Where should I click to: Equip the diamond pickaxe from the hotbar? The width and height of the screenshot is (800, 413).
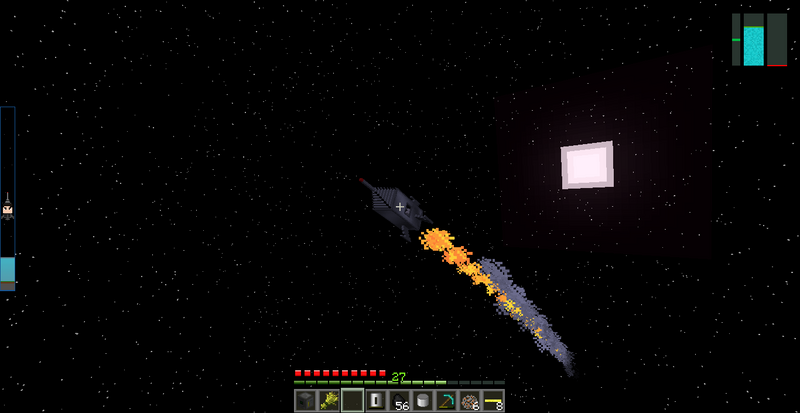[x=446, y=401]
